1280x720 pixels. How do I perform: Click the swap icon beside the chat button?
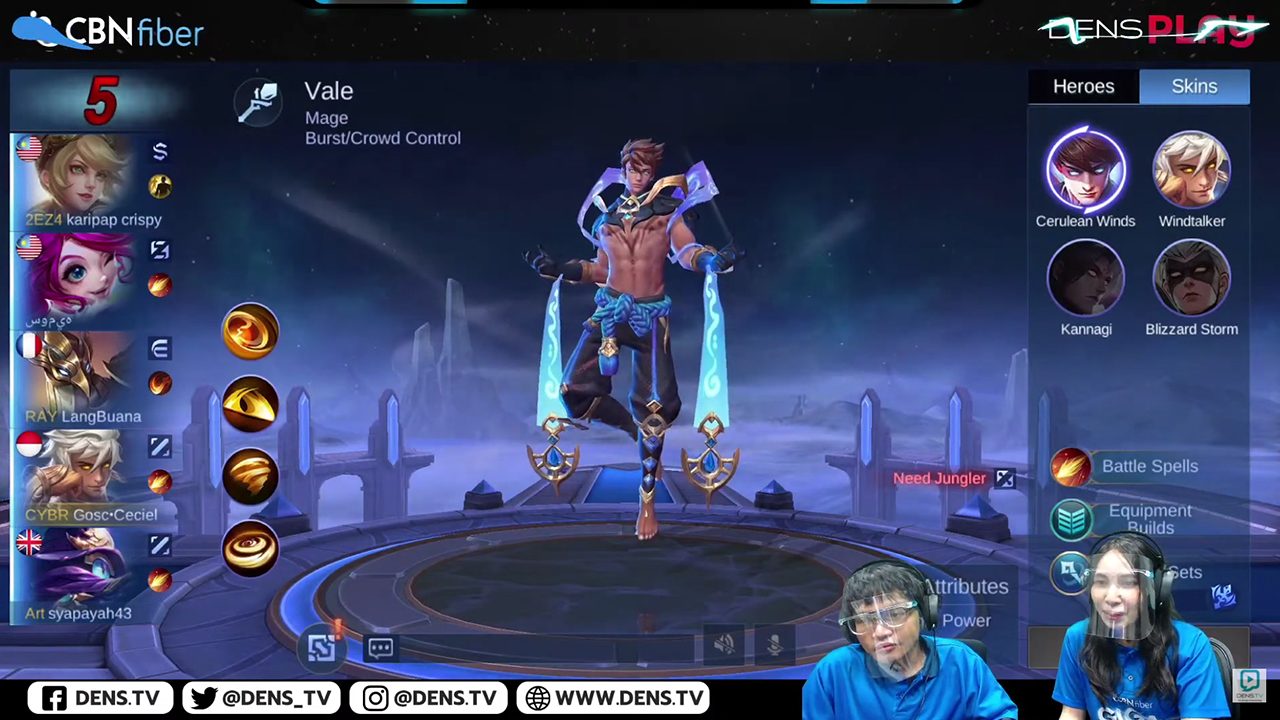coord(322,647)
